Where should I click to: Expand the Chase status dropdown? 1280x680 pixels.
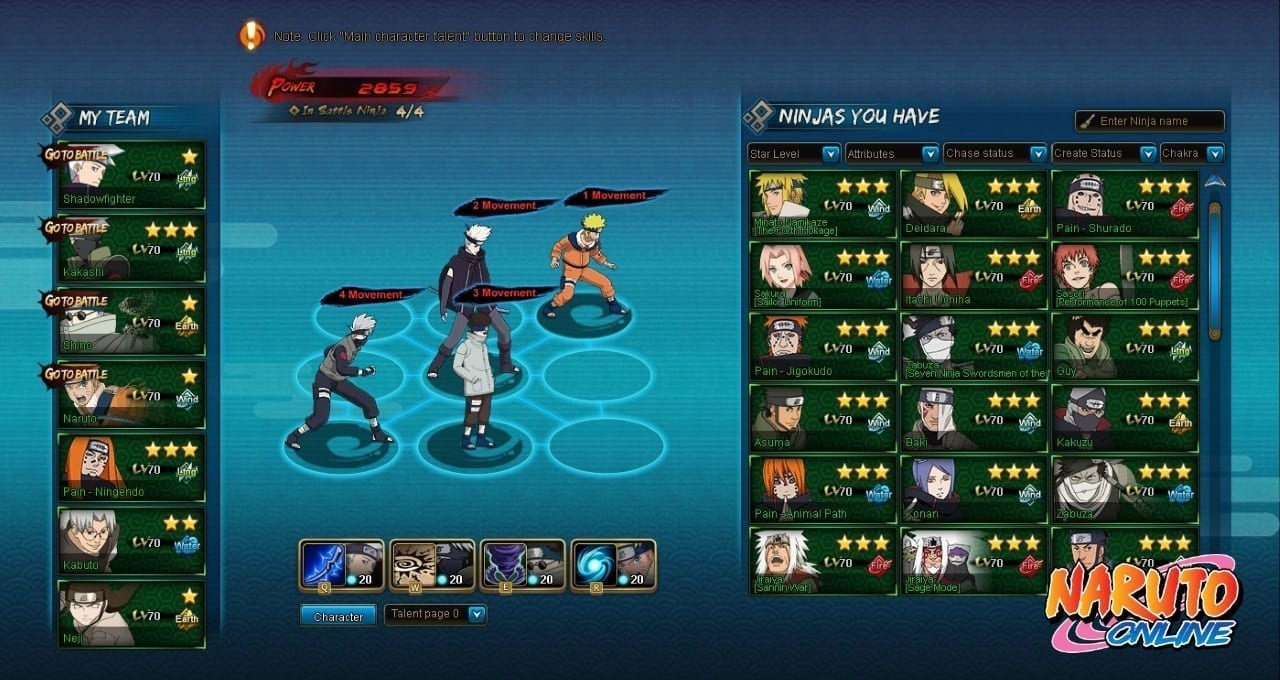(995, 153)
